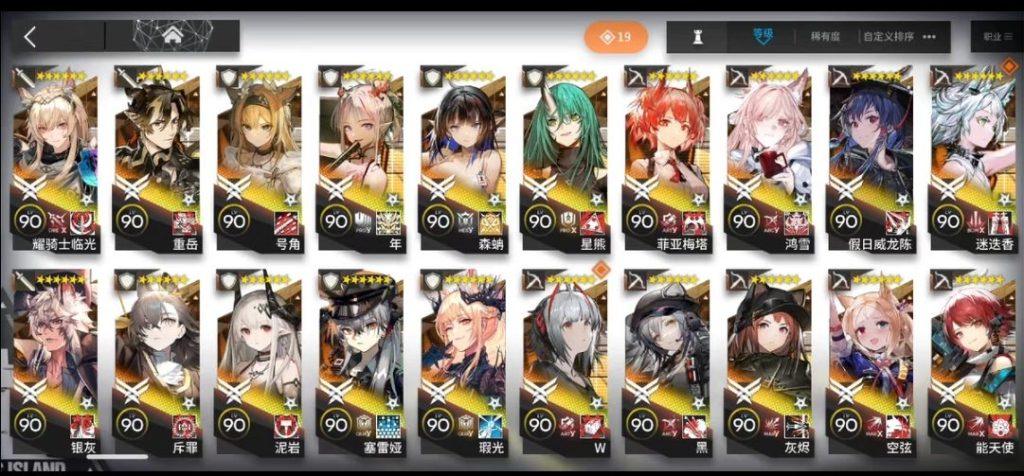1024x476 pixels.
Task: Pick the 年 operator card
Action: (x=361, y=155)
